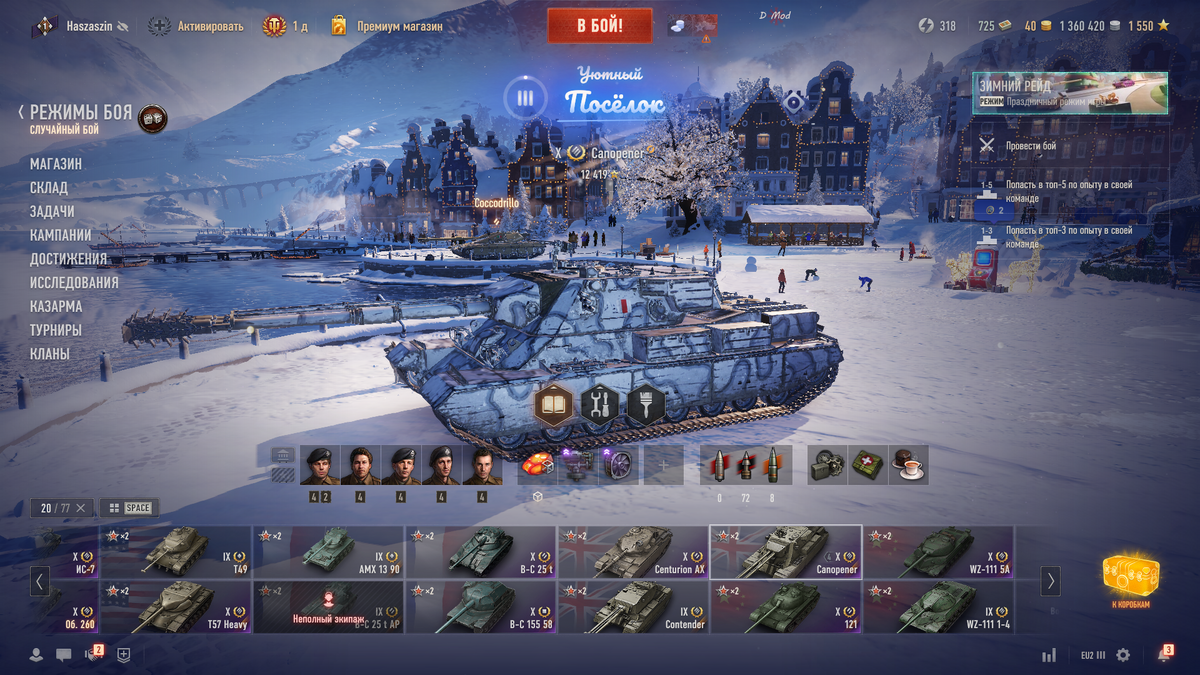Open the РЕЖИМЫ БОЯ battle mode selector
This screenshot has height=675, width=1200.
(80, 113)
